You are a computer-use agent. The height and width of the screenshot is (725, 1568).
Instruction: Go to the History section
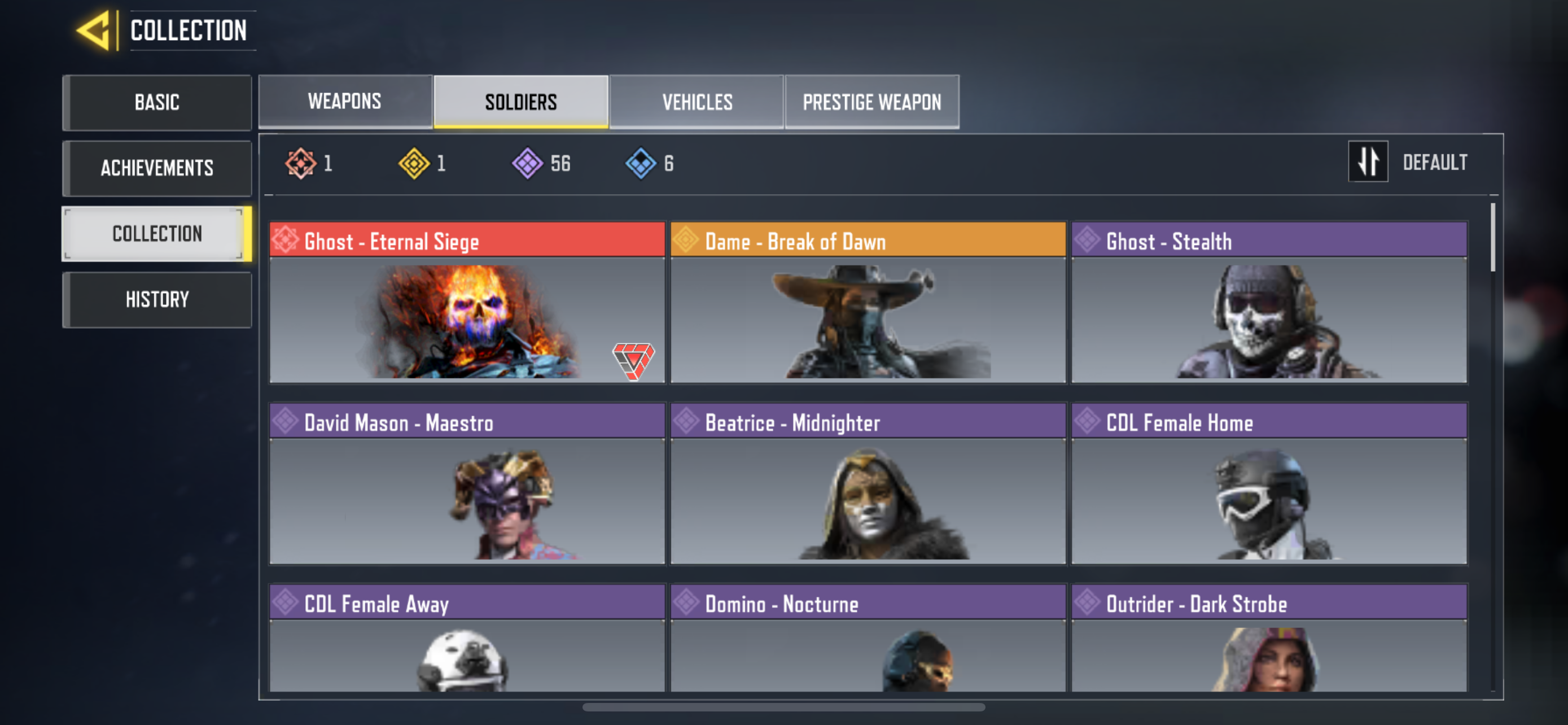(x=156, y=299)
